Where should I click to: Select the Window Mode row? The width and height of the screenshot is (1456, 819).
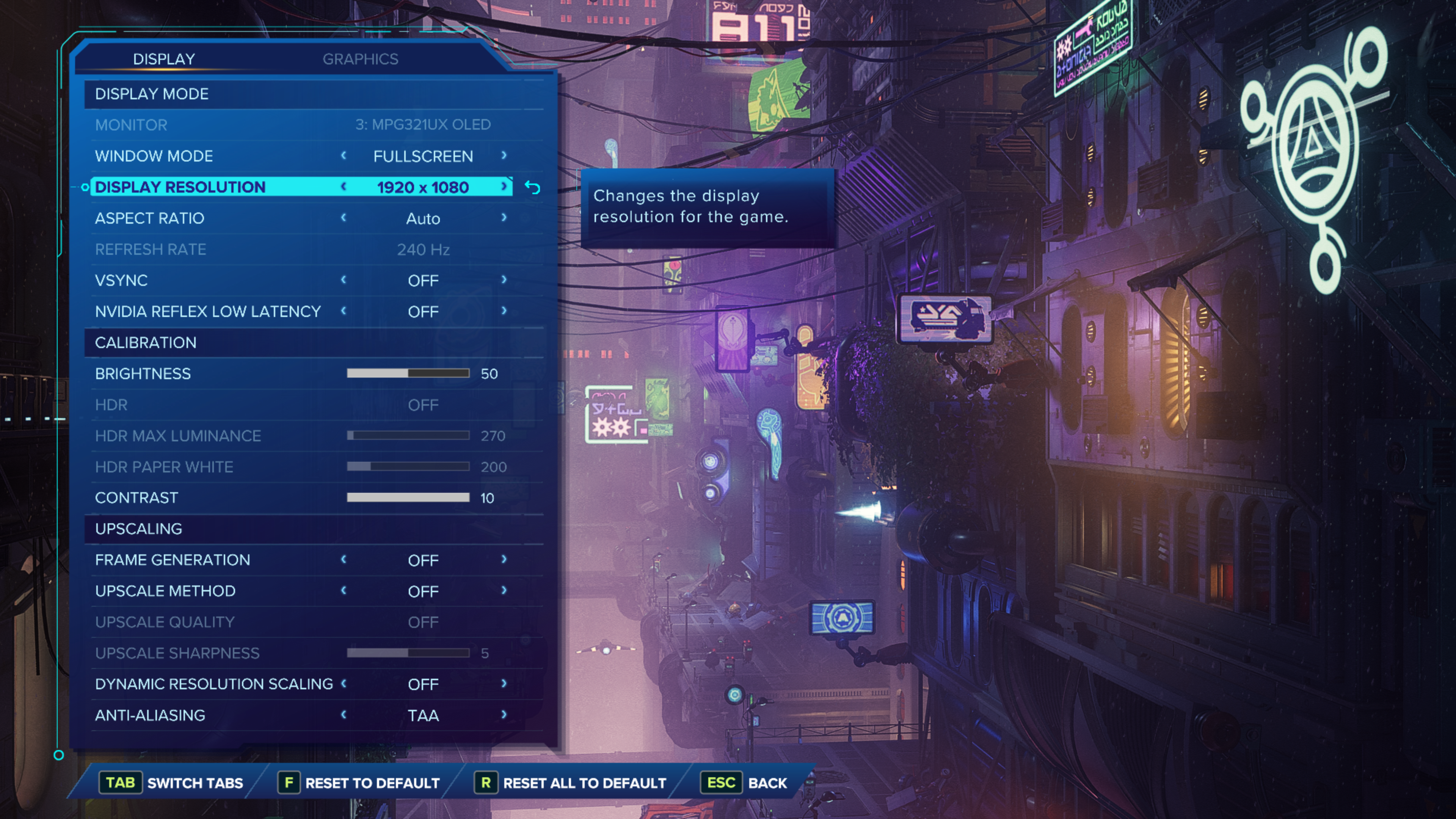pyautogui.click(x=154, y=156)
